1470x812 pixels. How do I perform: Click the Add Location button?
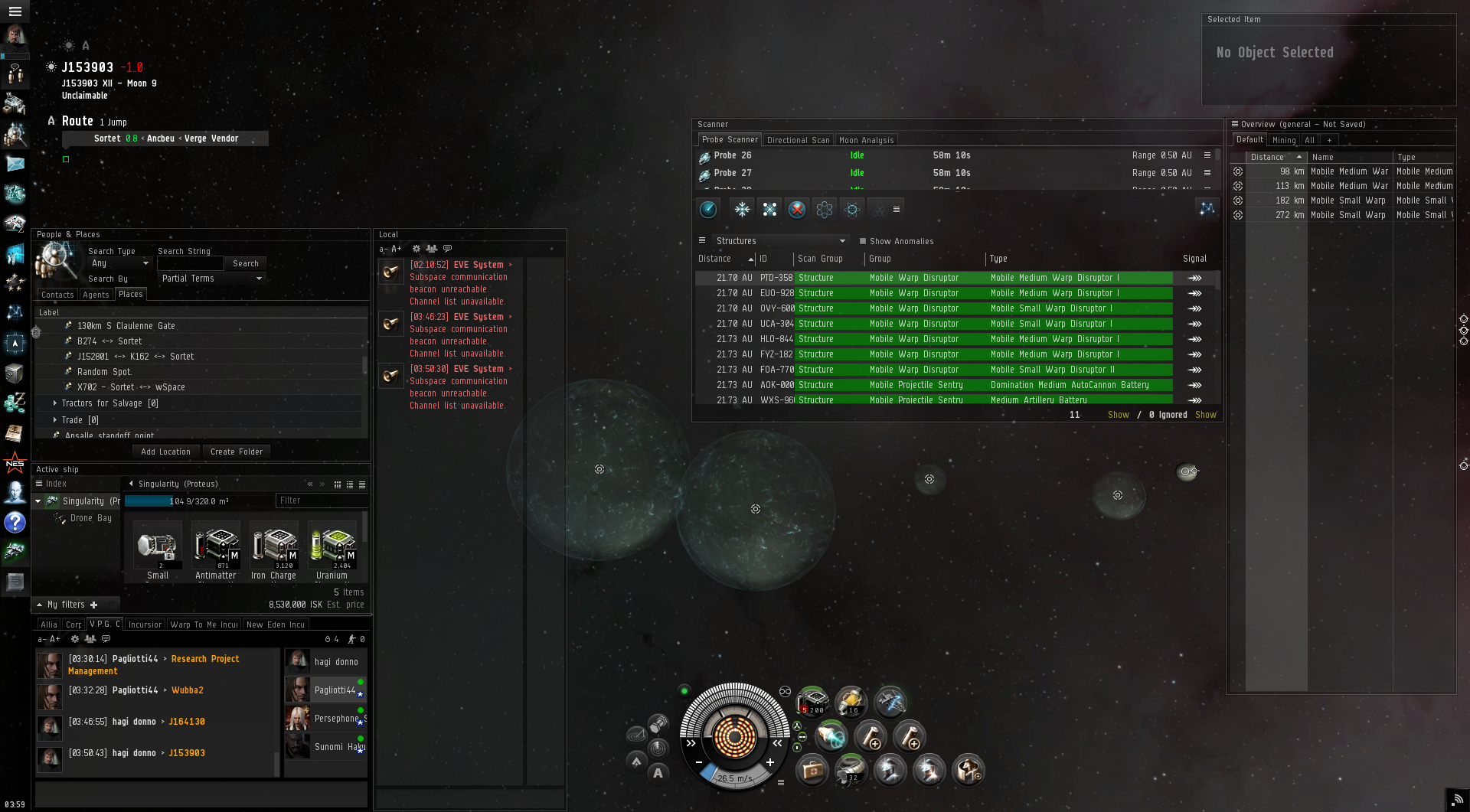(x=165, y=452)
